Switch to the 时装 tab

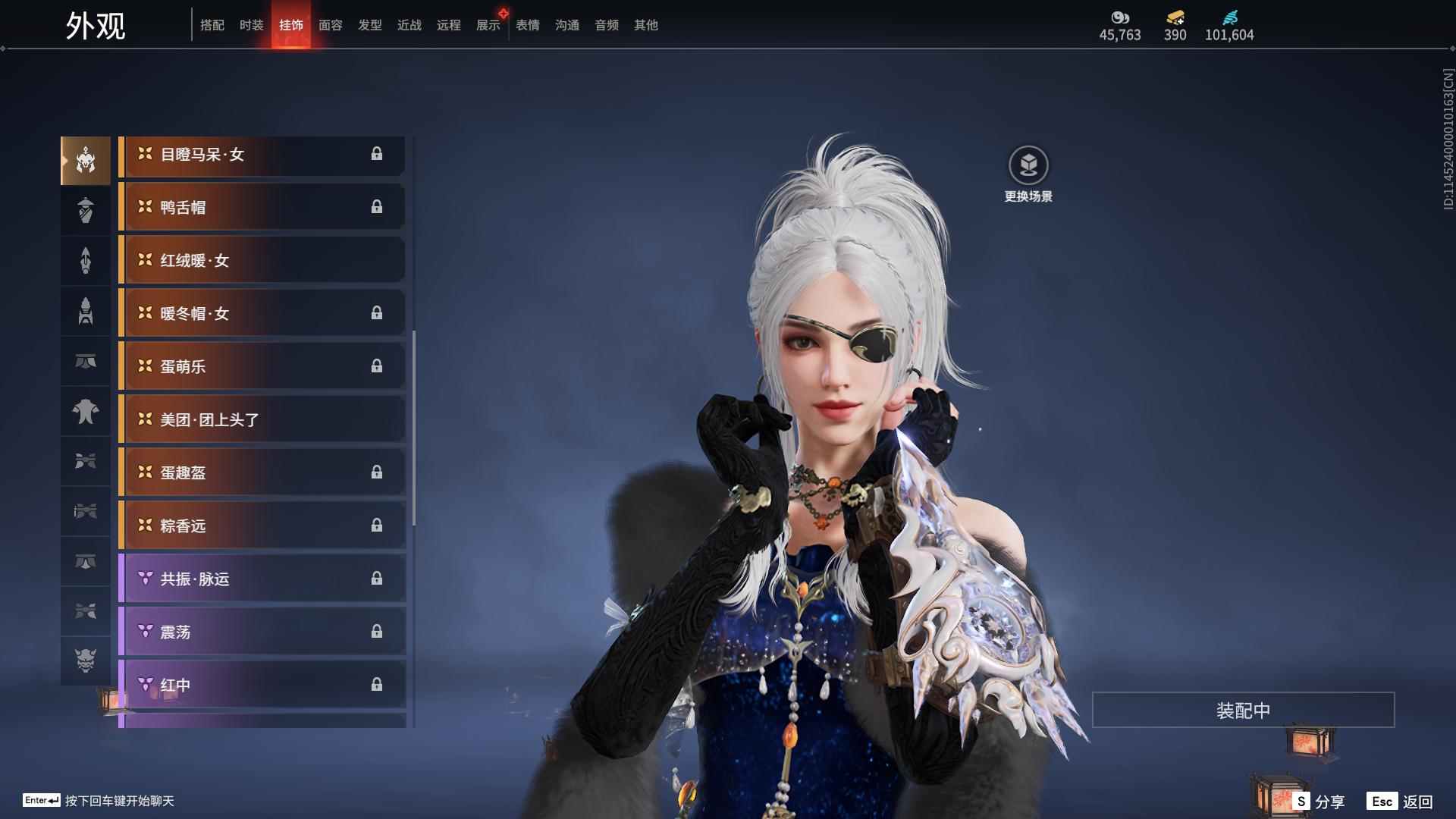252,25
